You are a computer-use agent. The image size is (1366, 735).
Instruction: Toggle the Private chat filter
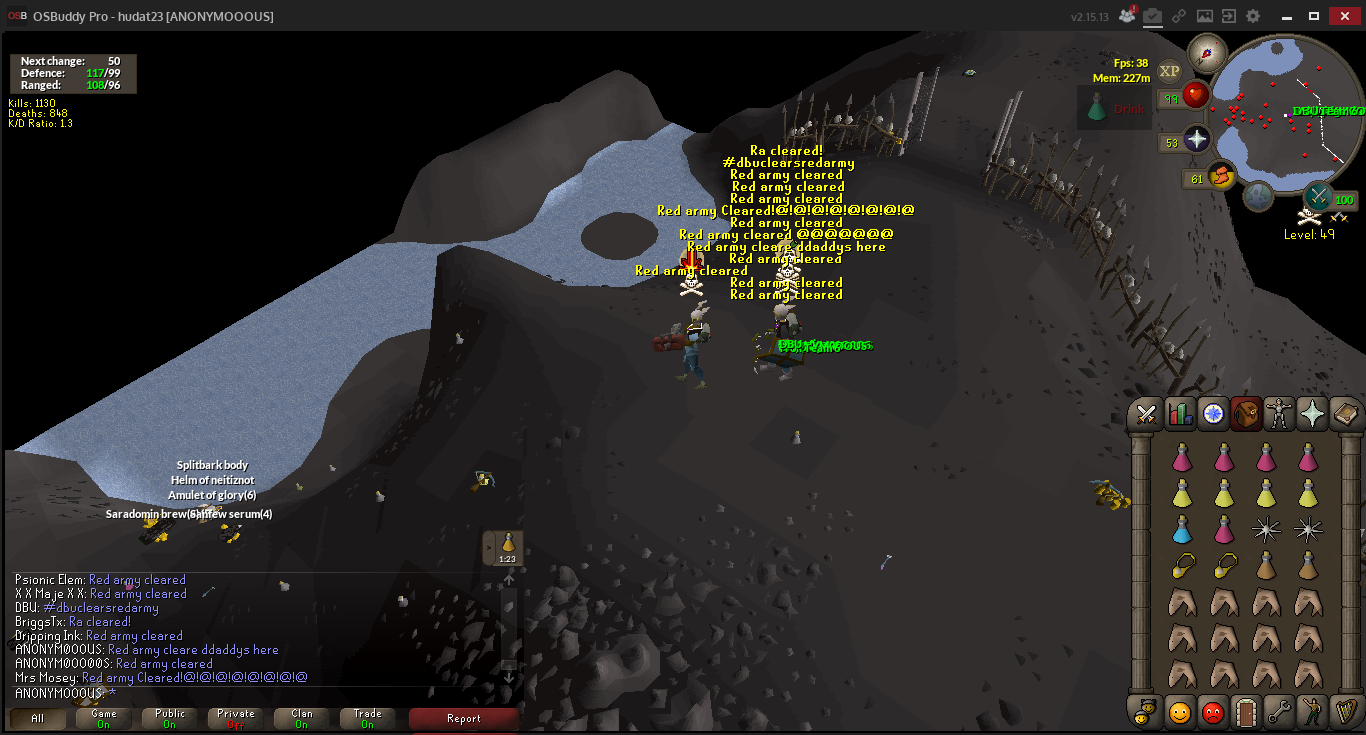click(236, 718)
